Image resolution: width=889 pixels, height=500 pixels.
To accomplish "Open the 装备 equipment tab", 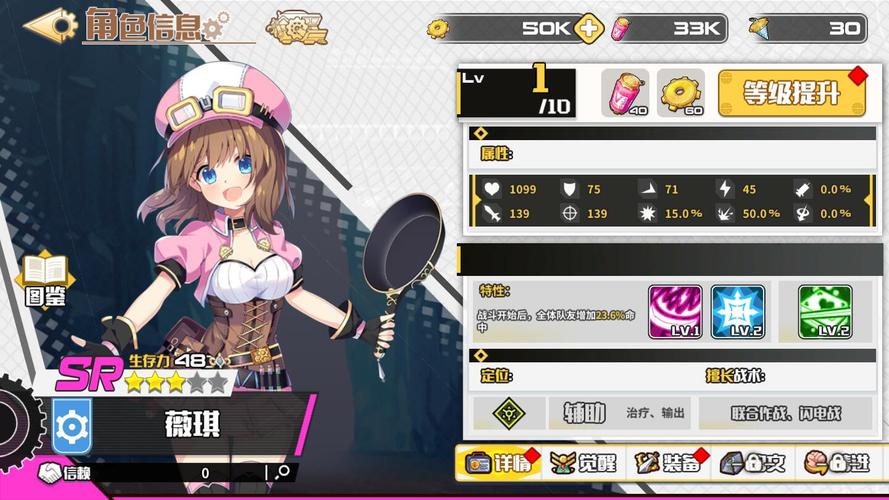I will (668, 463).
